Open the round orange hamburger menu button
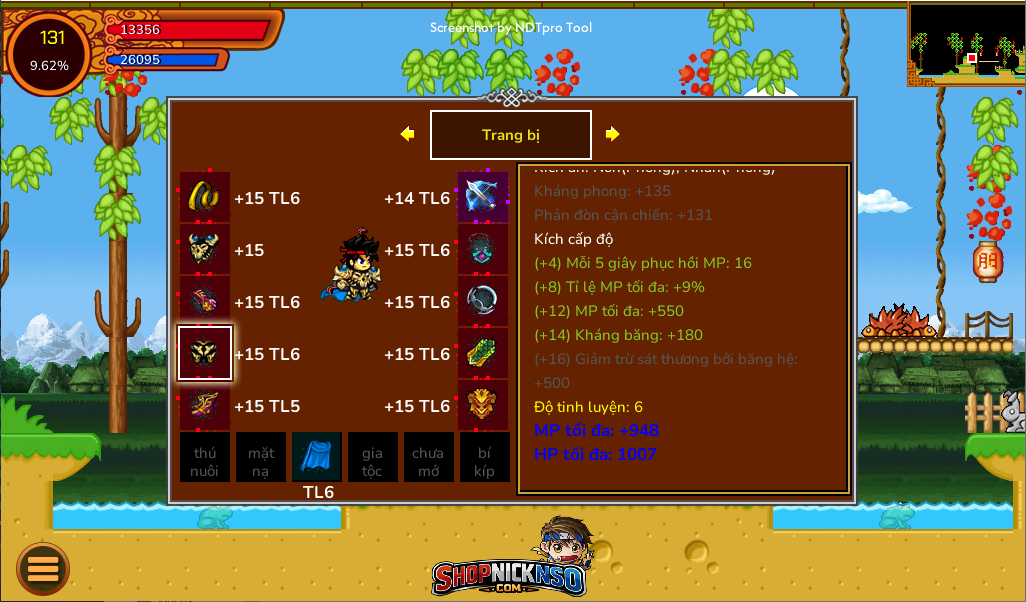The image size is (1026, 602). [x=43, y=569]
